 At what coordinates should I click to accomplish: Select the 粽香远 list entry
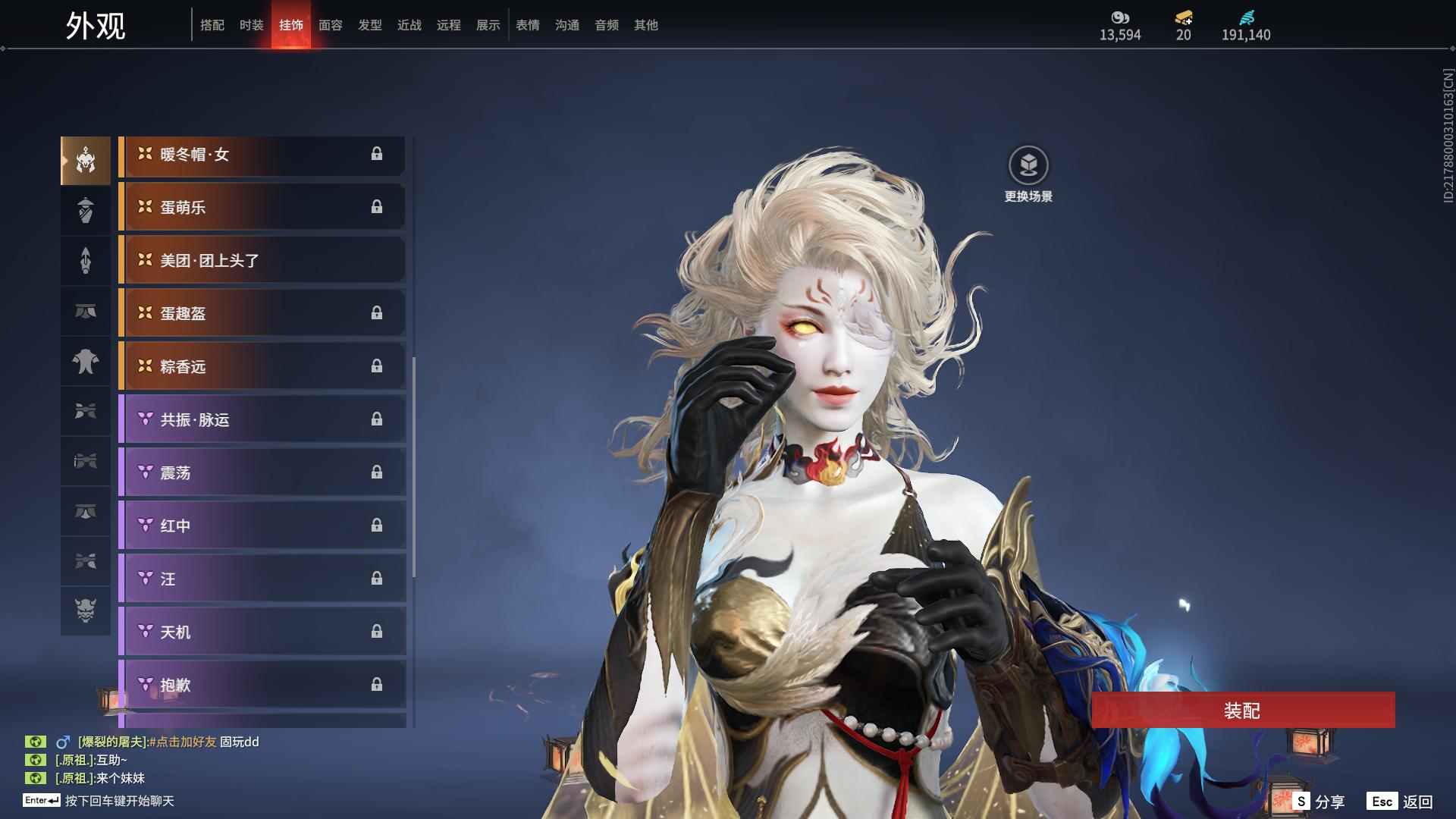[x=262, y=367]
